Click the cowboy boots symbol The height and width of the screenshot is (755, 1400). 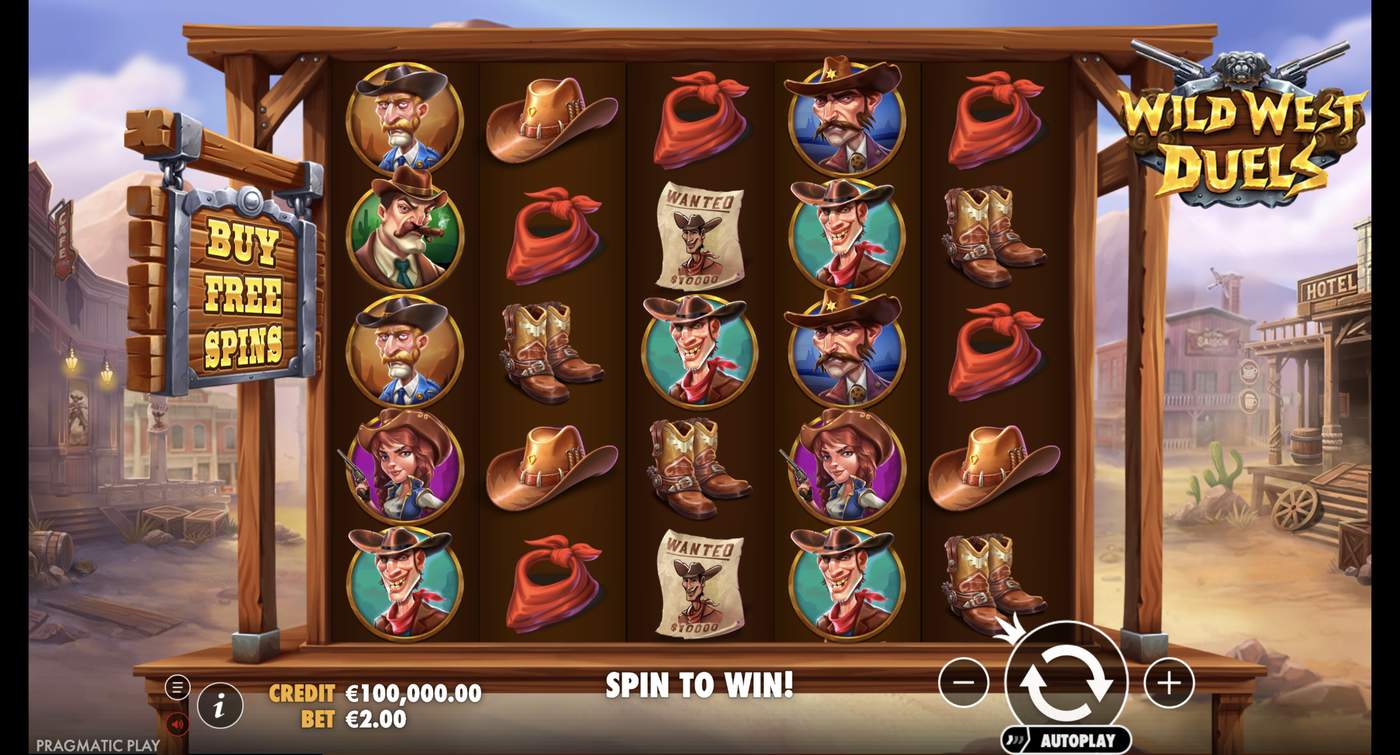point(551,349)
